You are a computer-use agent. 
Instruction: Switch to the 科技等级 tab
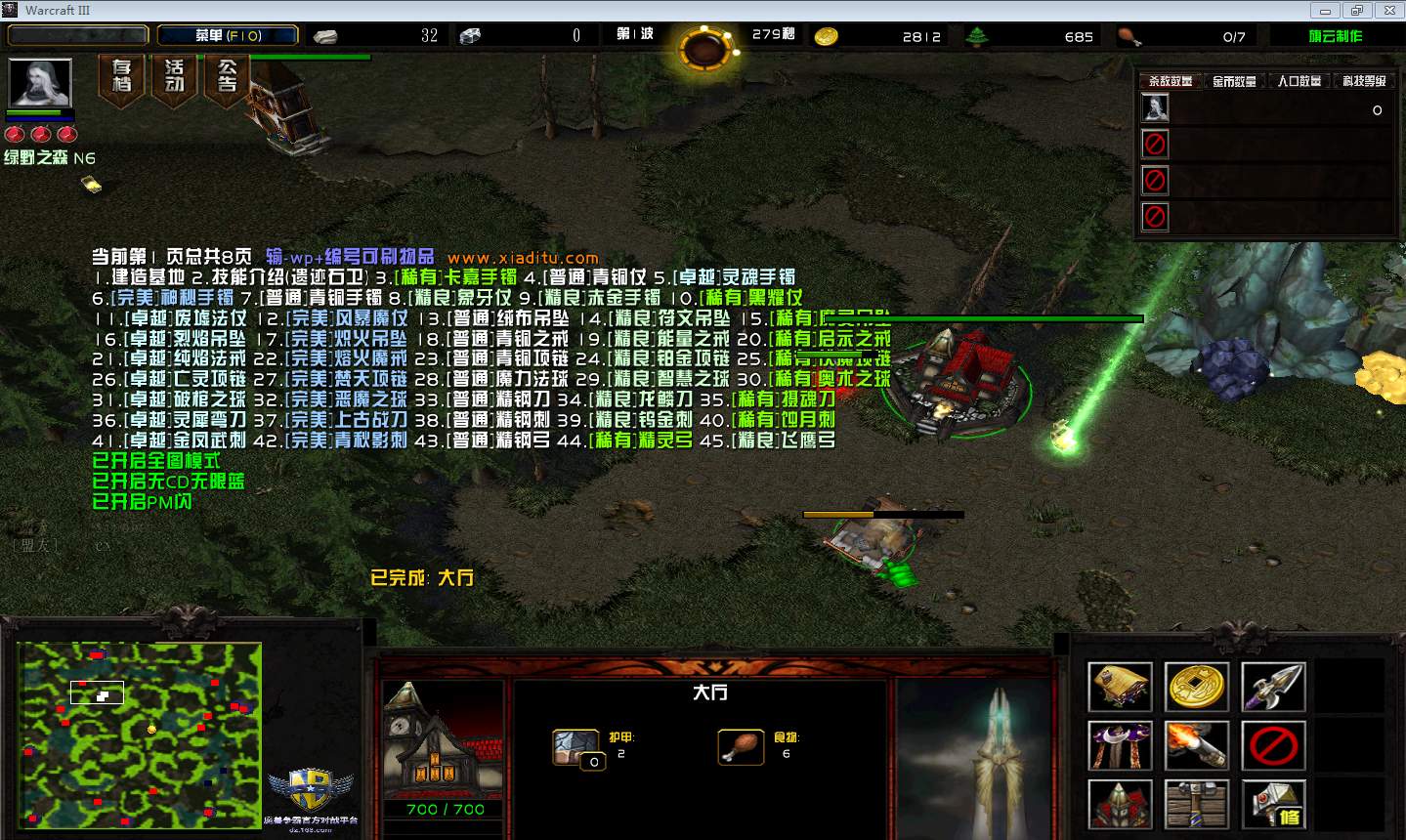tap(1363, 81)
